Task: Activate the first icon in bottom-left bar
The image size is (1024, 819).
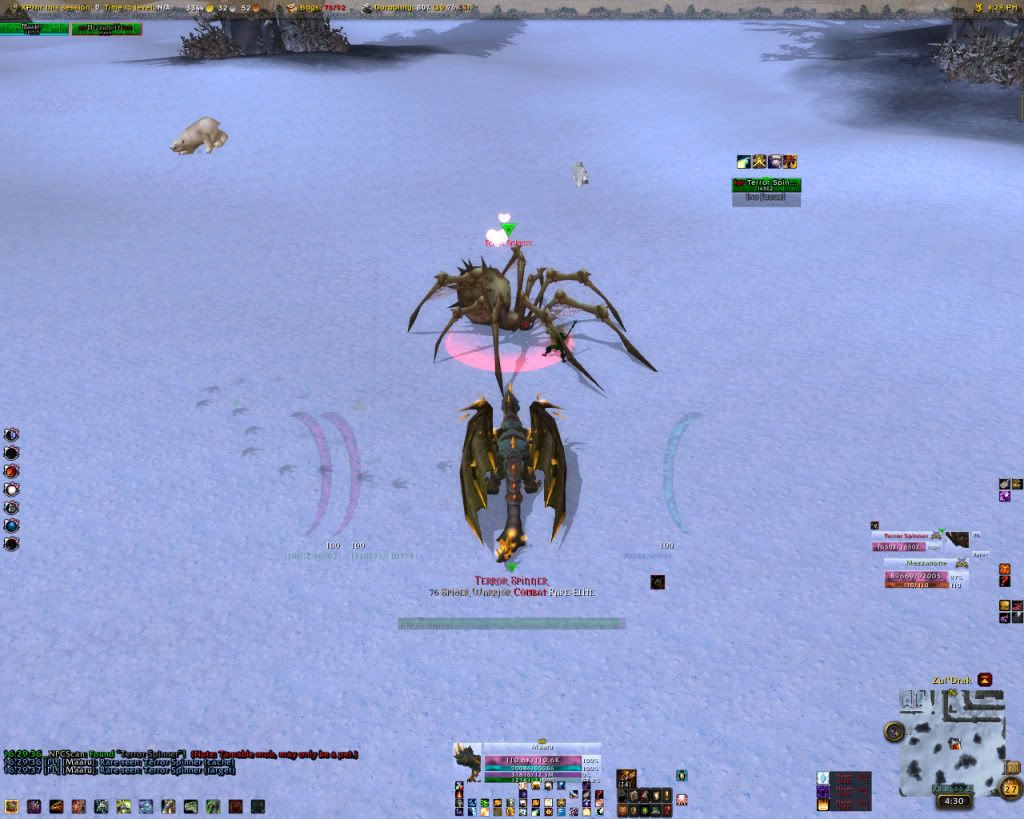Action: (x=12, y=805)
